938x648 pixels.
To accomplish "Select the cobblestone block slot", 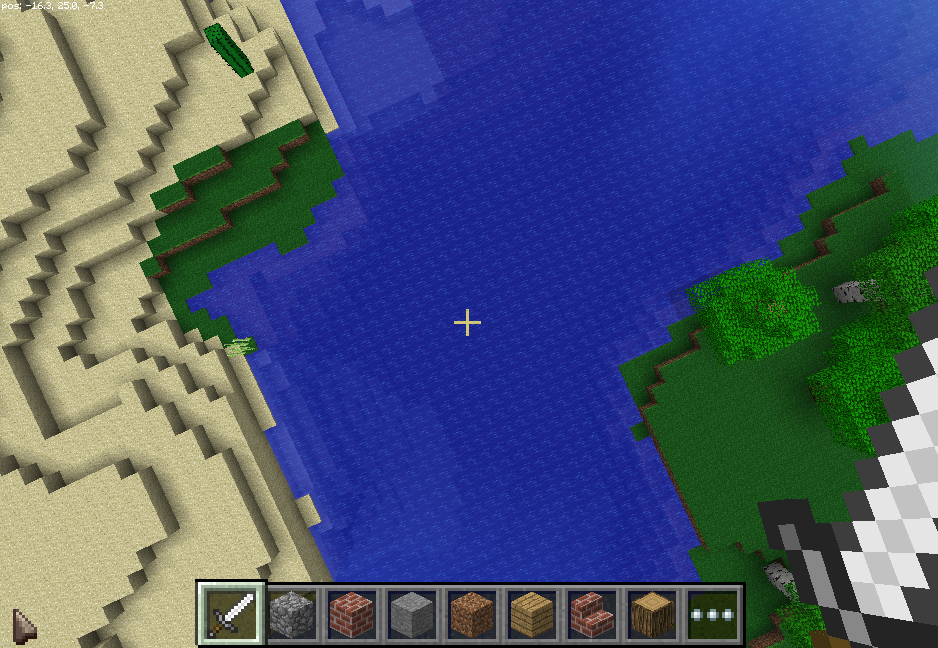I will coord(292,613).
